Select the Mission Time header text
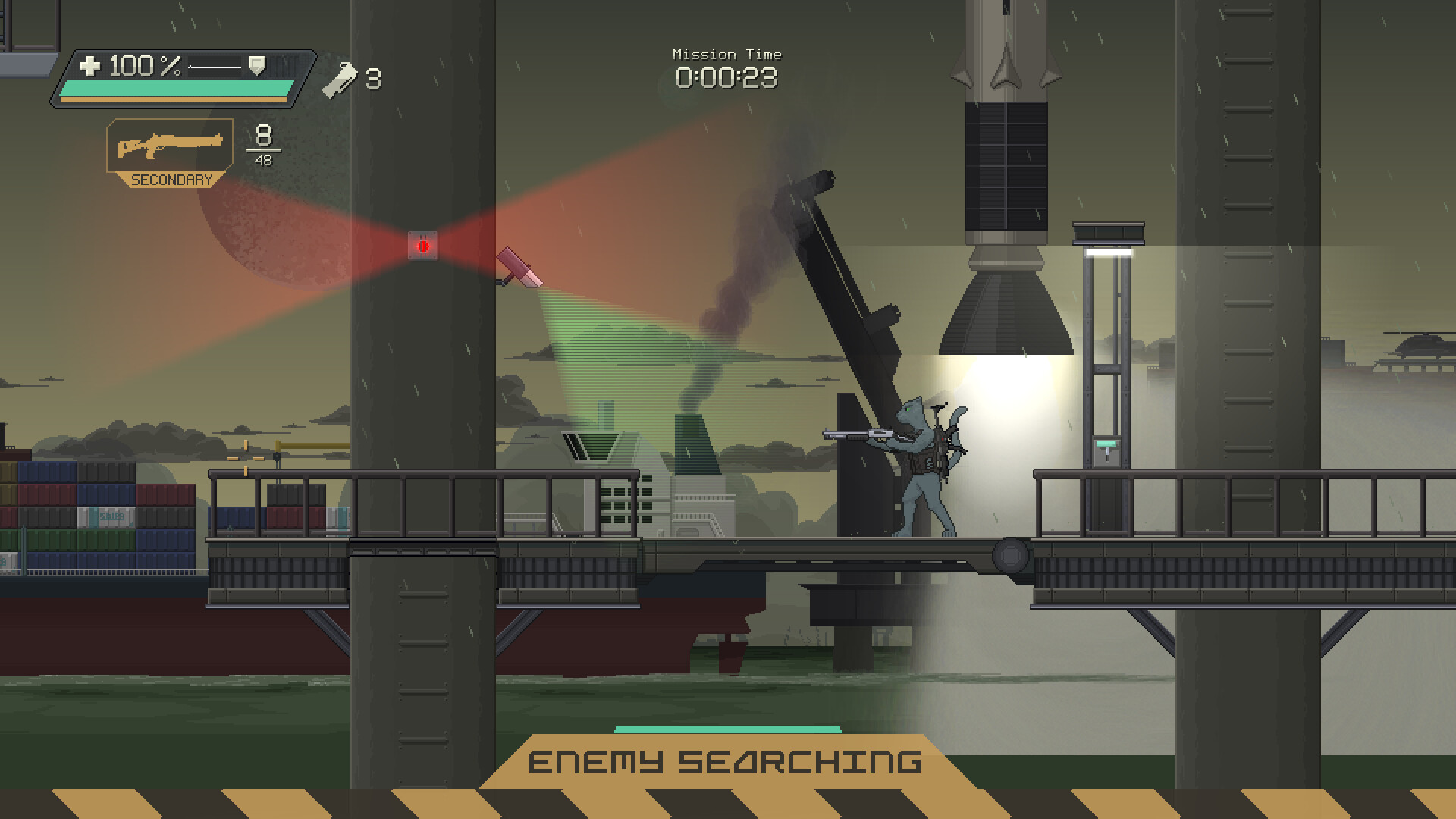The image size is (1456, 819). [726, 53]
